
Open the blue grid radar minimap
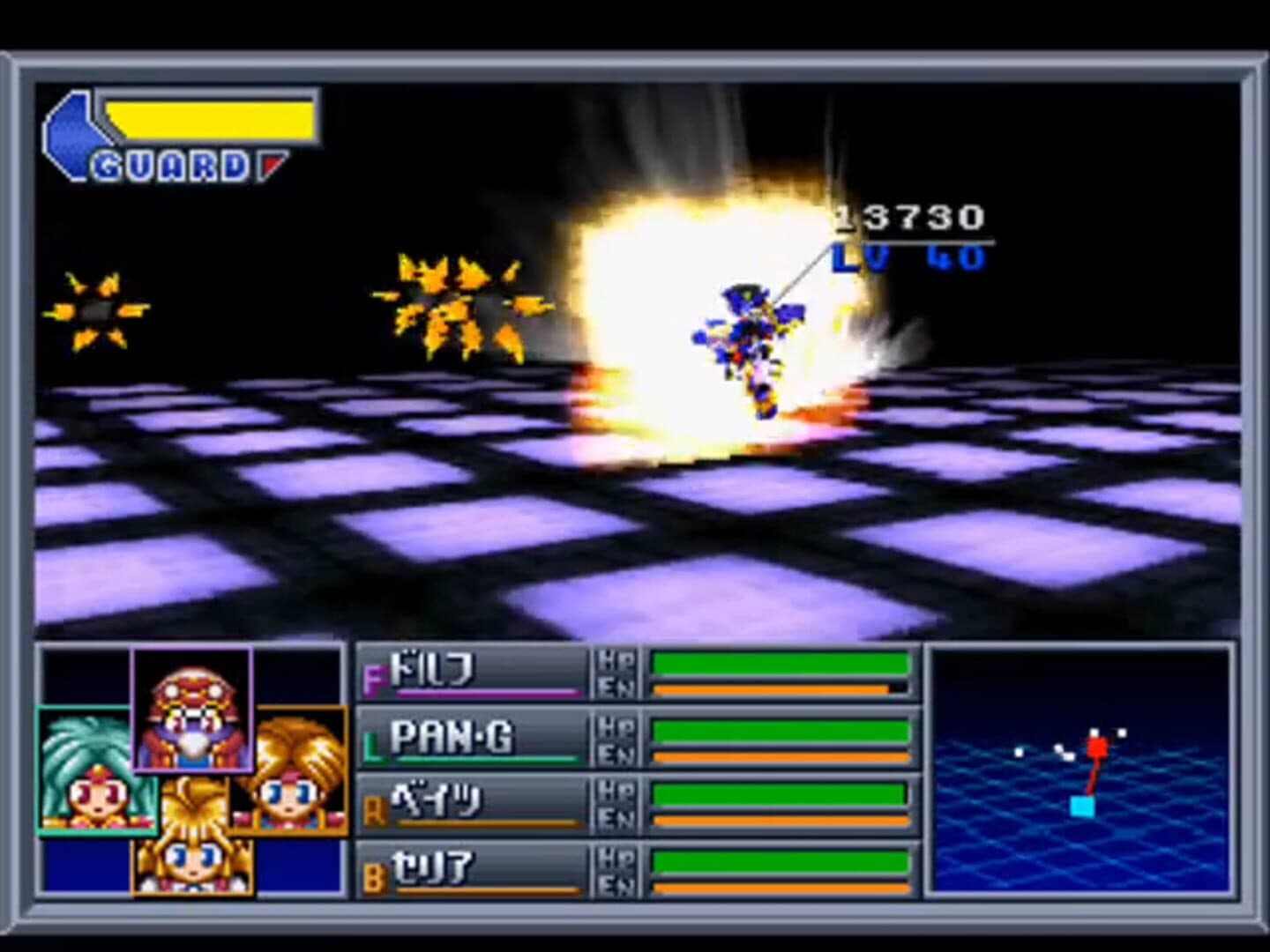[1081, 770]
